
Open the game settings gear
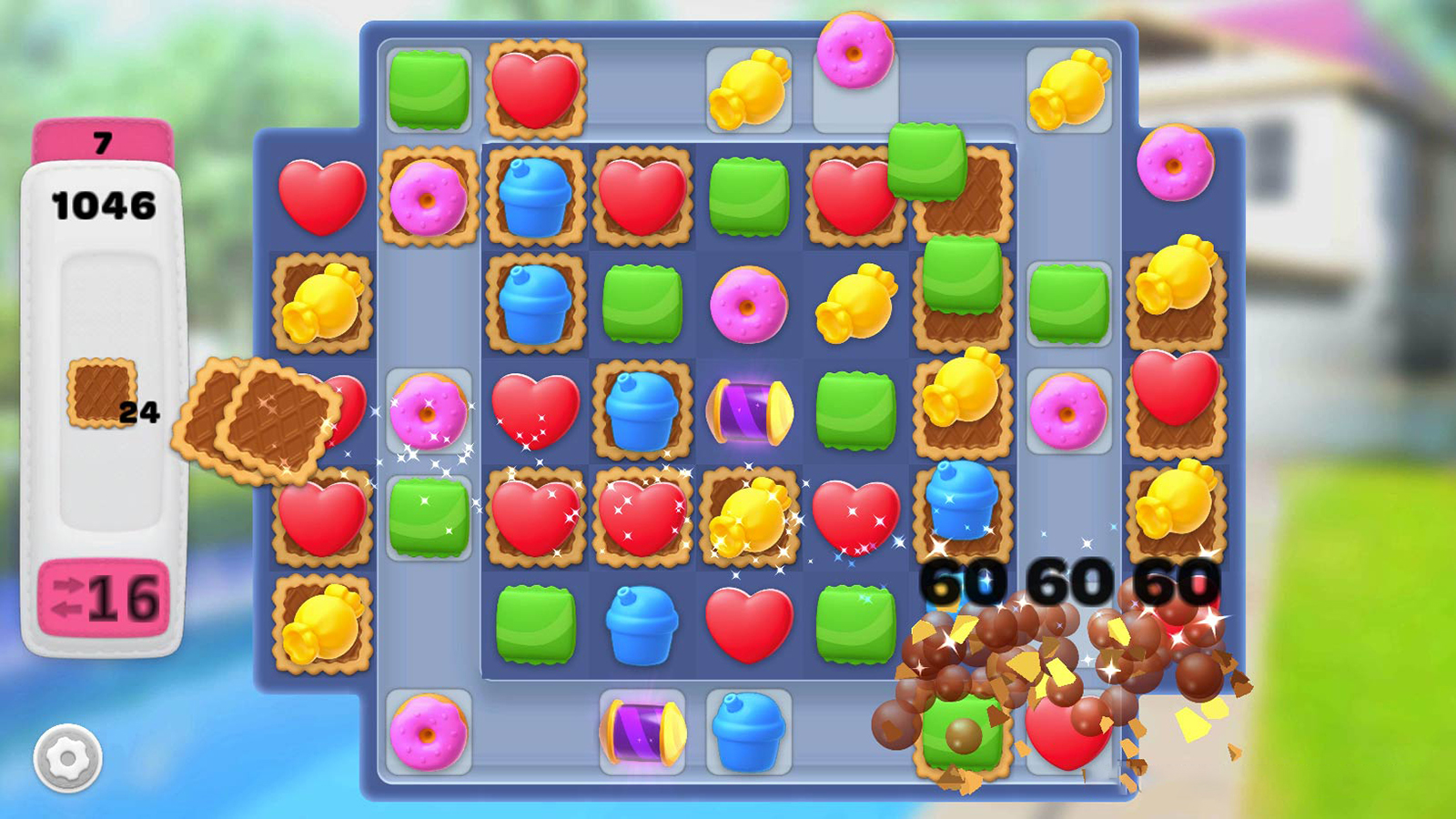pyautogui.click(x=68, y=760)
